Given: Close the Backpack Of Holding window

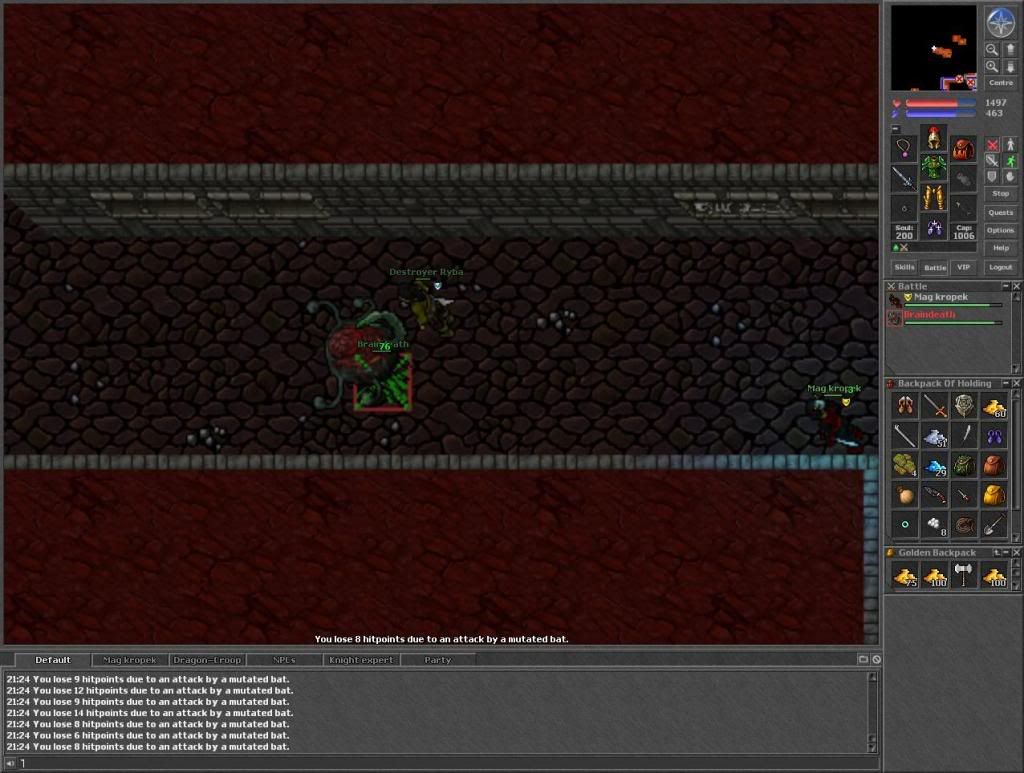Looking at the screenshot, I should click(x=1017, y=384).
